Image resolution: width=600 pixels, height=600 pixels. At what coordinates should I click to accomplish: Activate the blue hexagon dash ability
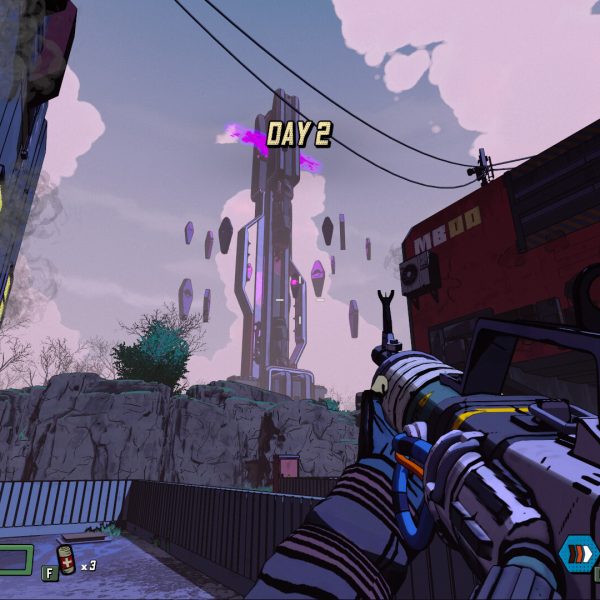[578, 554]
